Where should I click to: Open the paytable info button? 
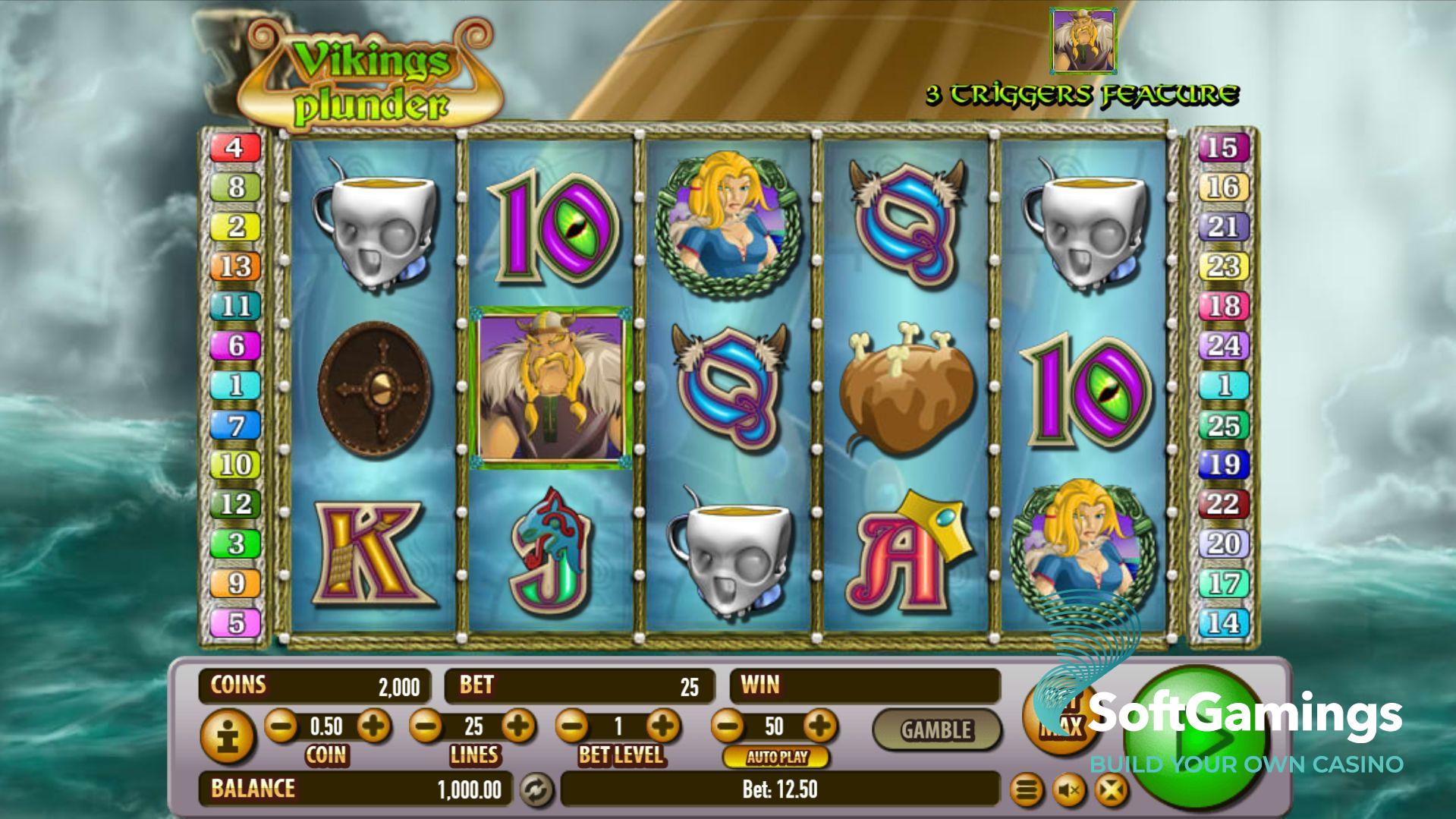[x=225, y=736]
